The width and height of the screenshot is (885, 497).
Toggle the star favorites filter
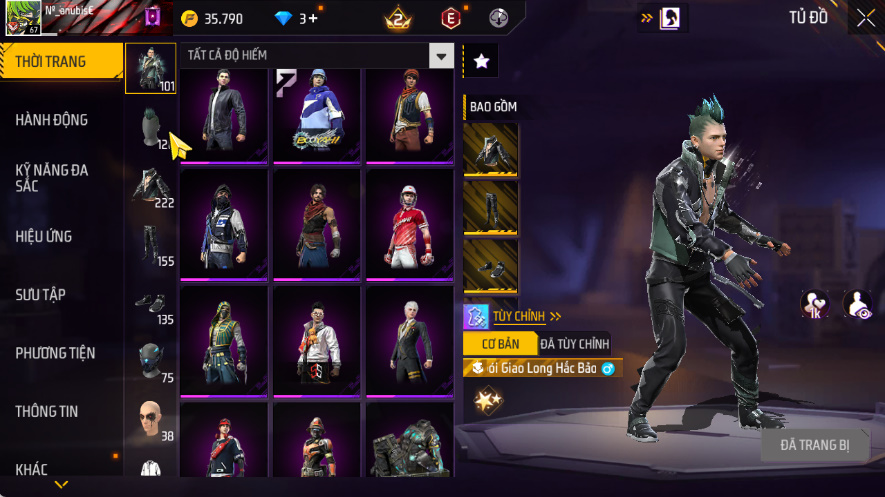pyautogui.click(x=481, y=62)
